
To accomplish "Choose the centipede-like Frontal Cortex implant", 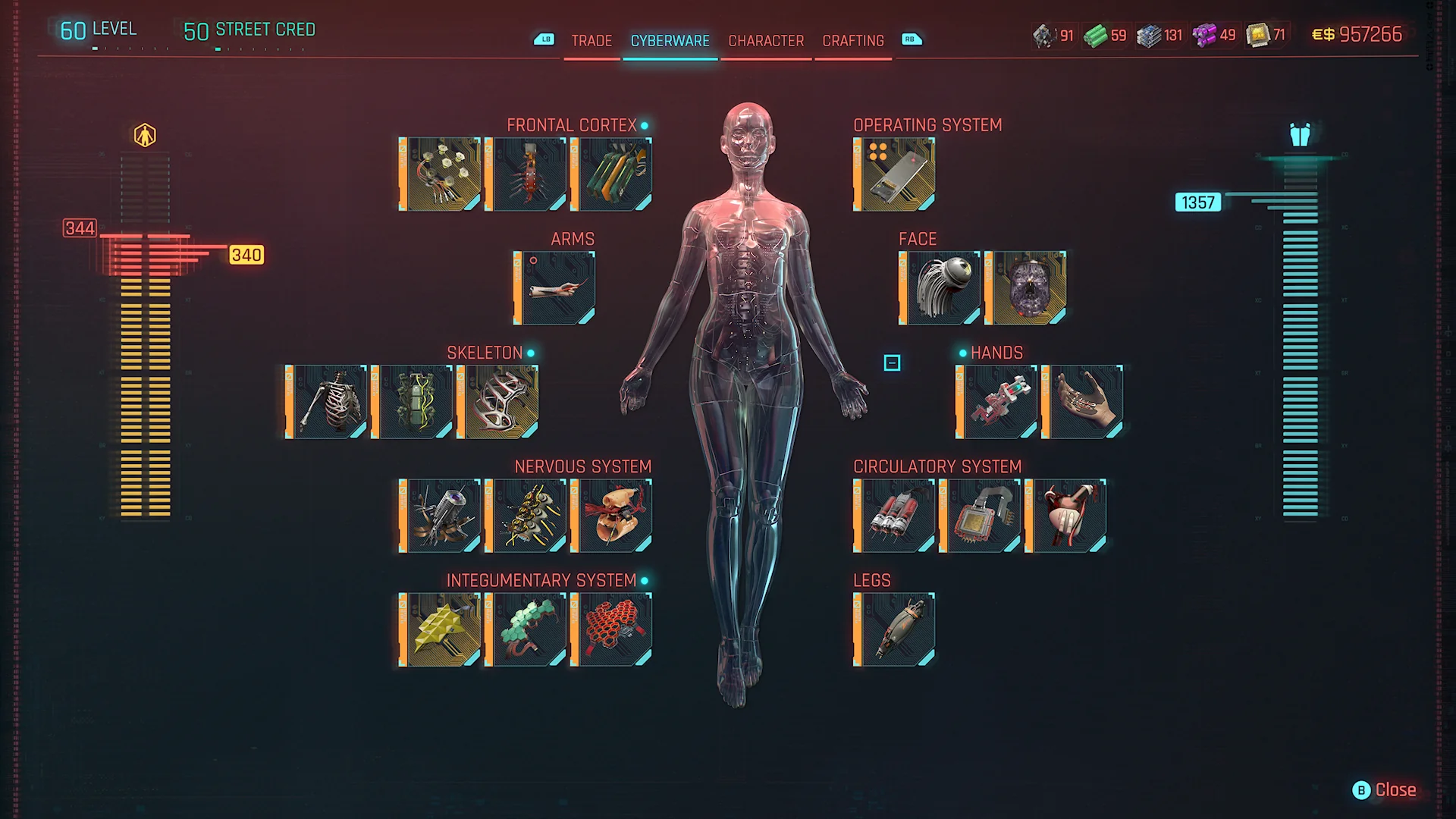I will click(526, 174).
